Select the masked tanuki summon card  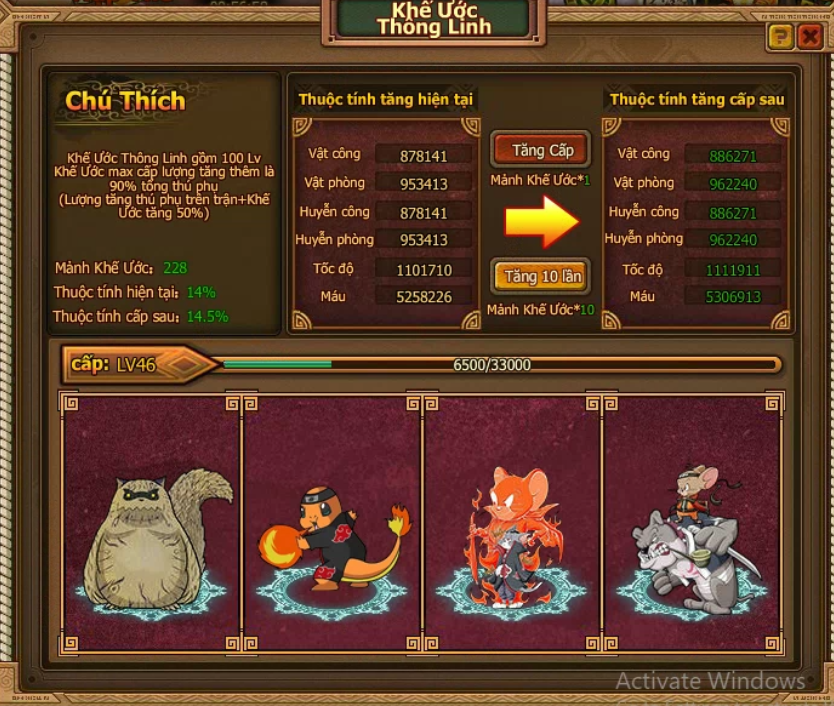151,522
